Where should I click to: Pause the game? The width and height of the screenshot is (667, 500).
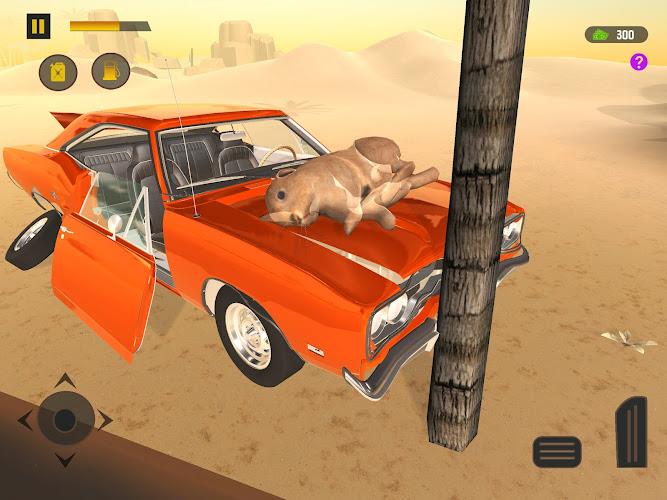click(38, 26)
